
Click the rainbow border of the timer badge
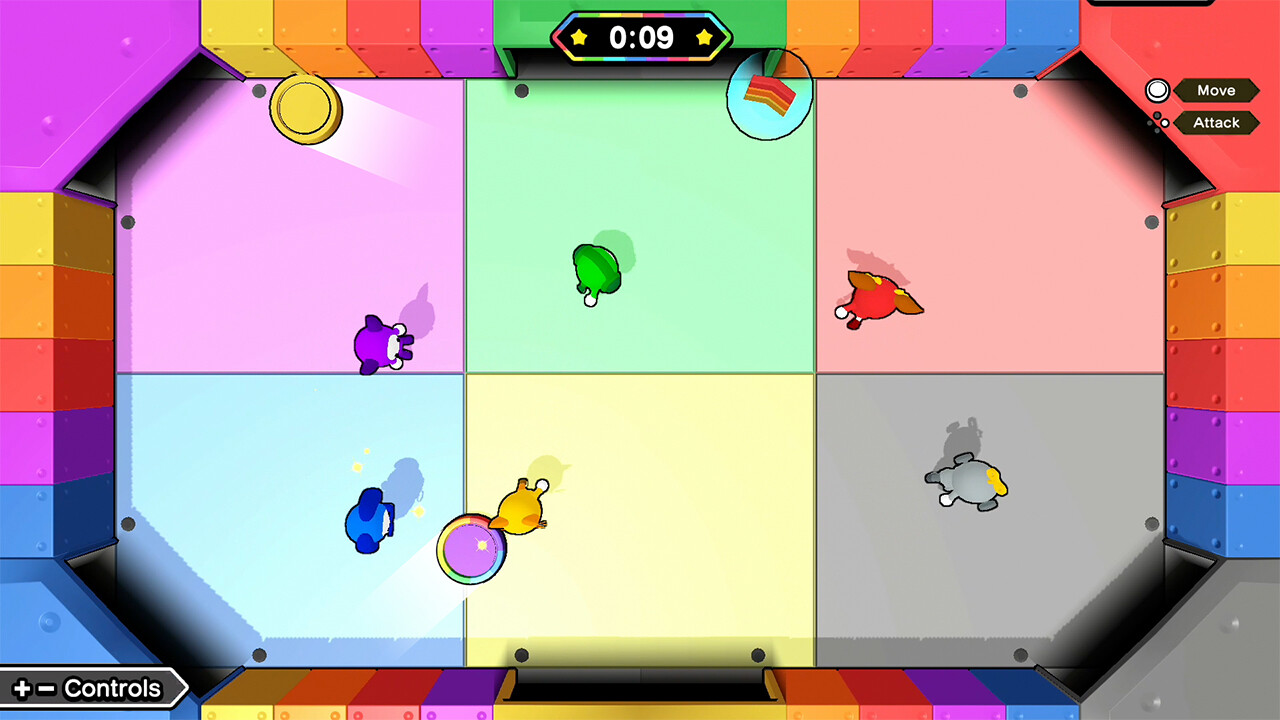tap(641, 16)
